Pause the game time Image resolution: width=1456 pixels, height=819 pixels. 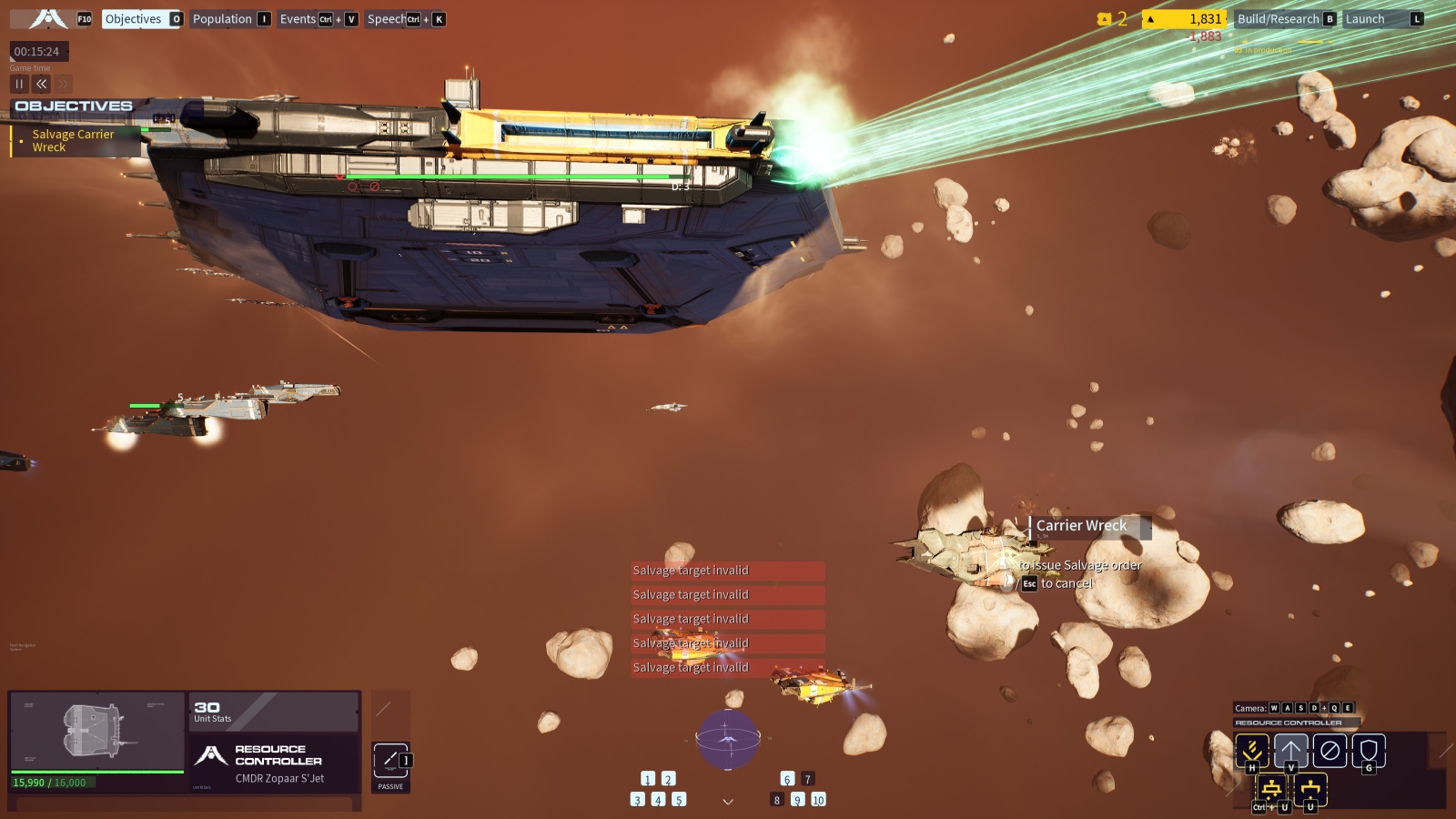[19, 84]
